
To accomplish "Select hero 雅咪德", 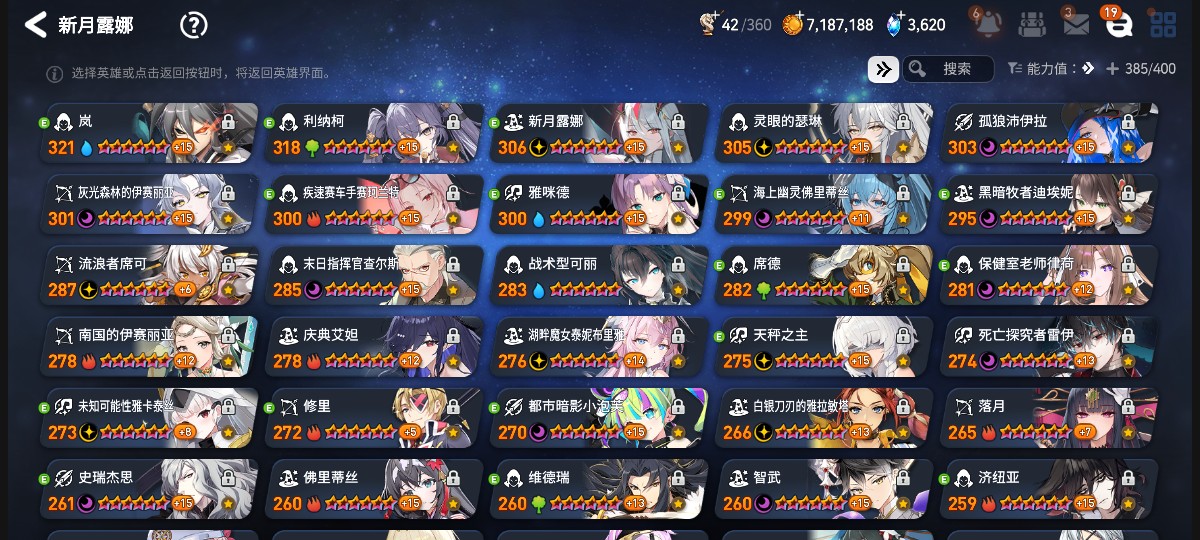I will [600, 205].
